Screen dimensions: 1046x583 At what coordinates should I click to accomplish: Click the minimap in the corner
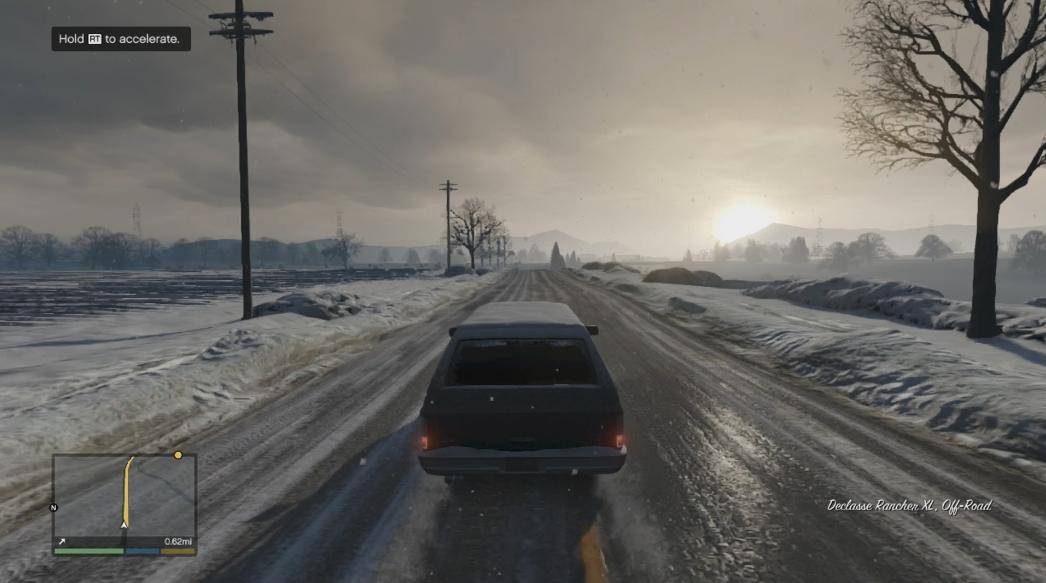(124, 500)
